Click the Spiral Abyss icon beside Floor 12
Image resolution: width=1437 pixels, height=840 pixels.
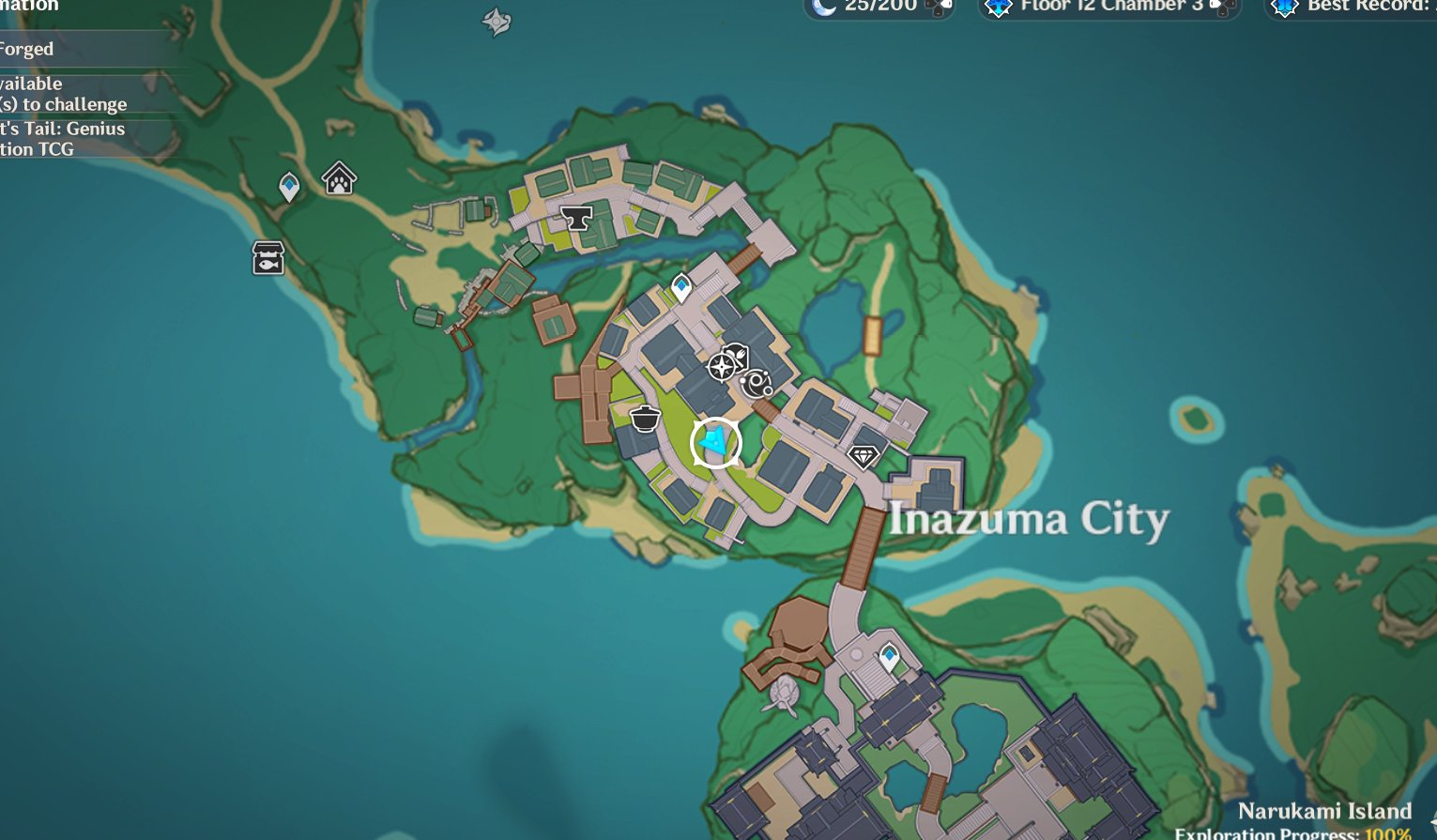(997, 8)
